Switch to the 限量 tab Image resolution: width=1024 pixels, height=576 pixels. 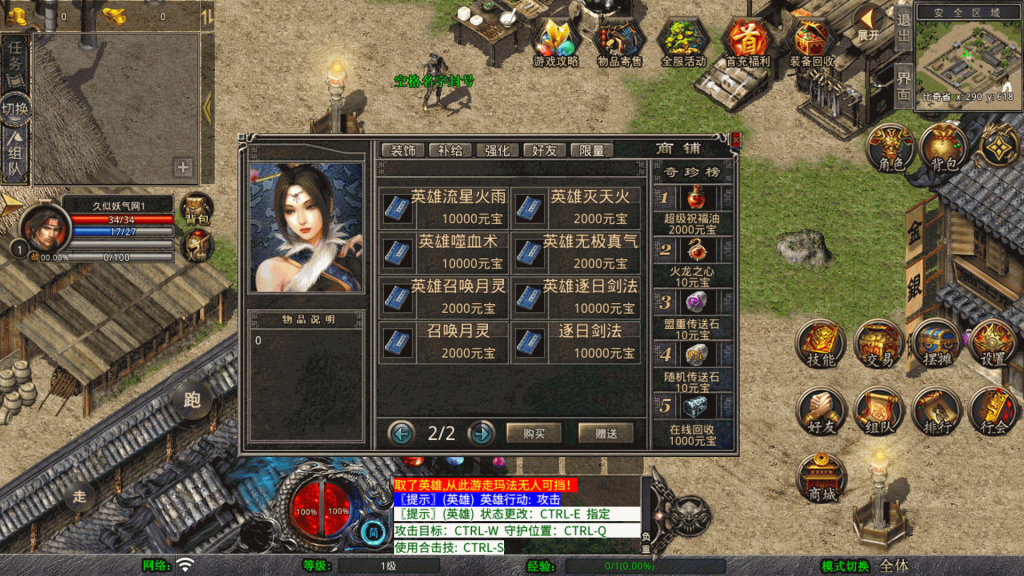point(591,150)
